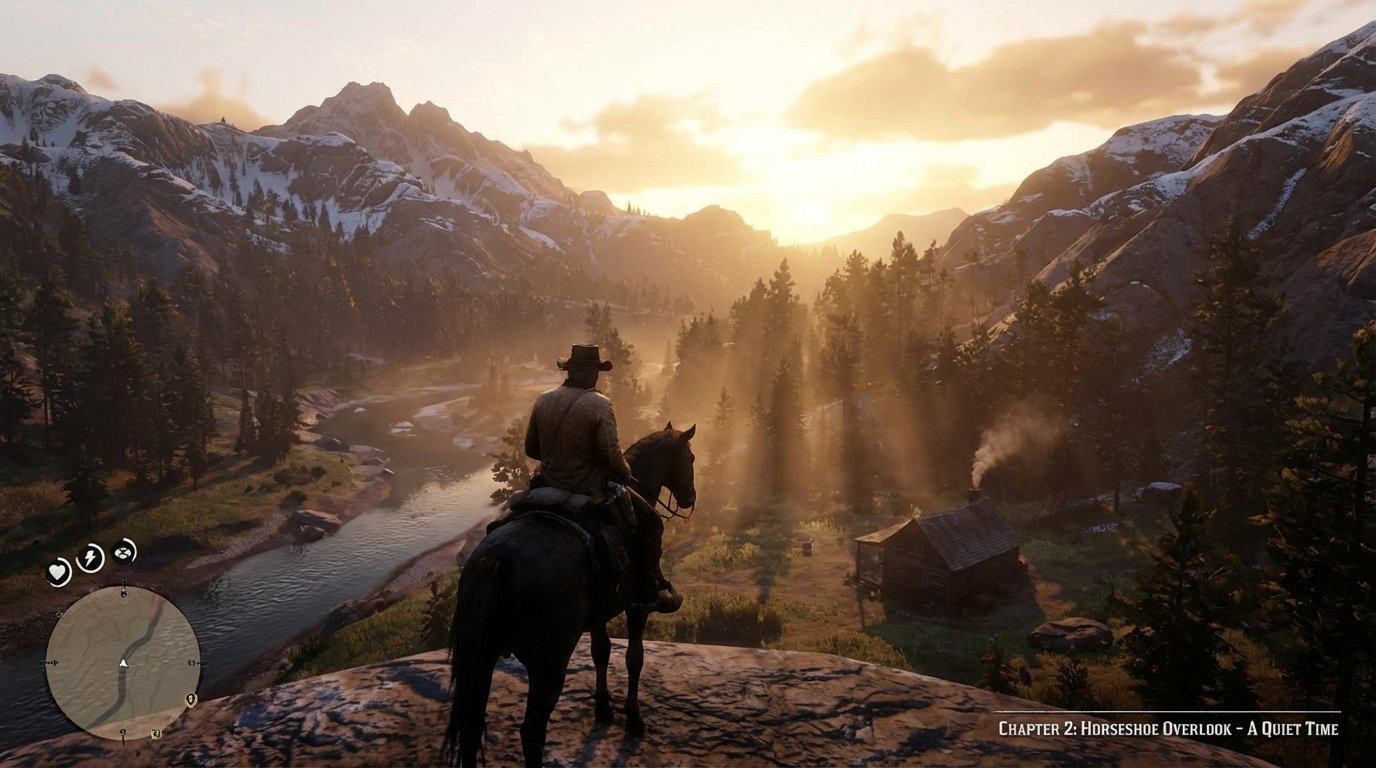Click the white player arrow on the minimap
The image size is (1376, 768).
click(x=124, y=664)
